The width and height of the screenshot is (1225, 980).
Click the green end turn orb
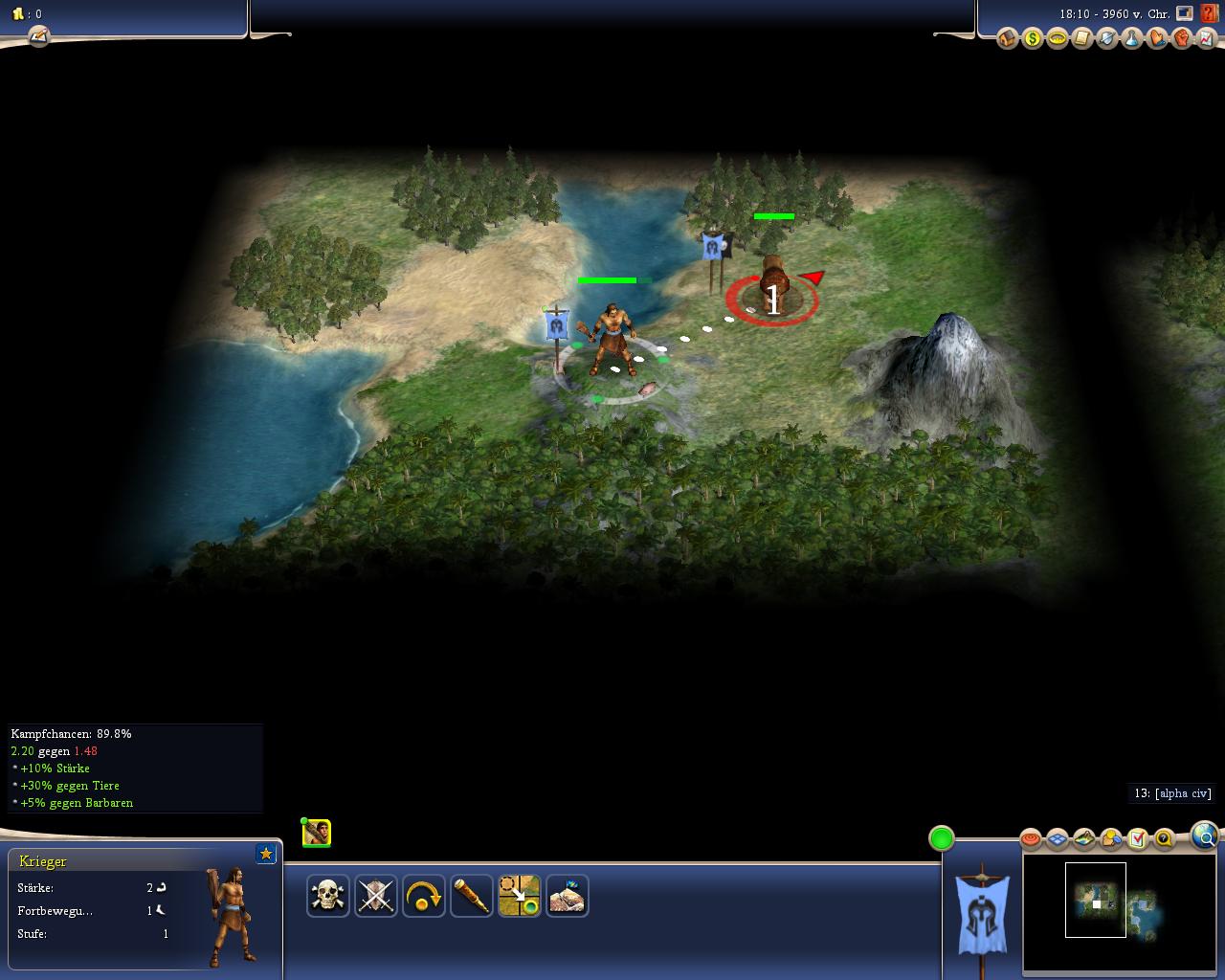942,838
